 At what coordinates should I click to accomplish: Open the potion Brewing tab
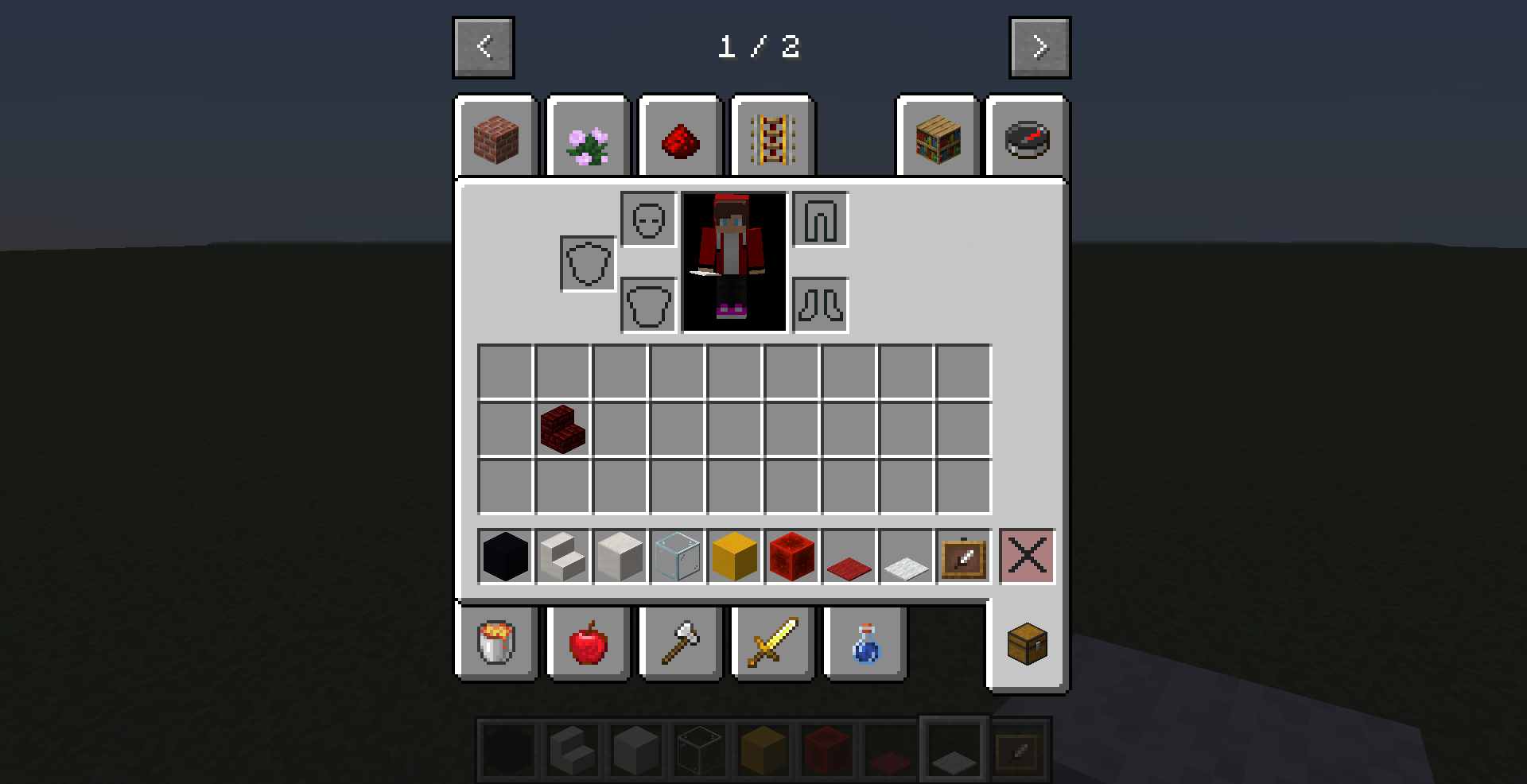pyautogui.click(x=865, y=644)
